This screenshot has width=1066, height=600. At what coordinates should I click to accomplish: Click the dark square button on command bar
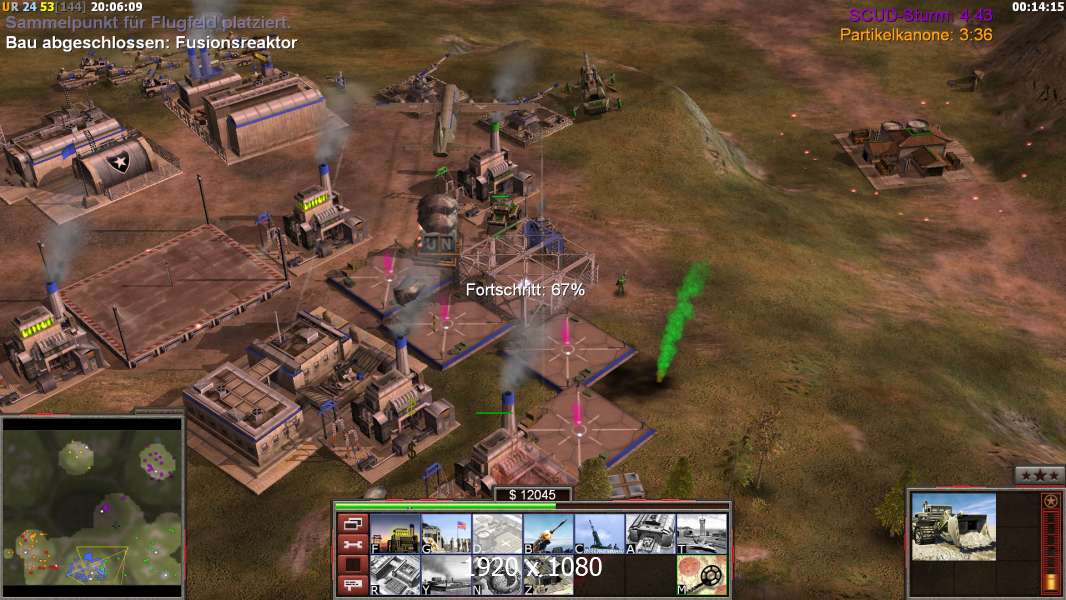point(352,565)
